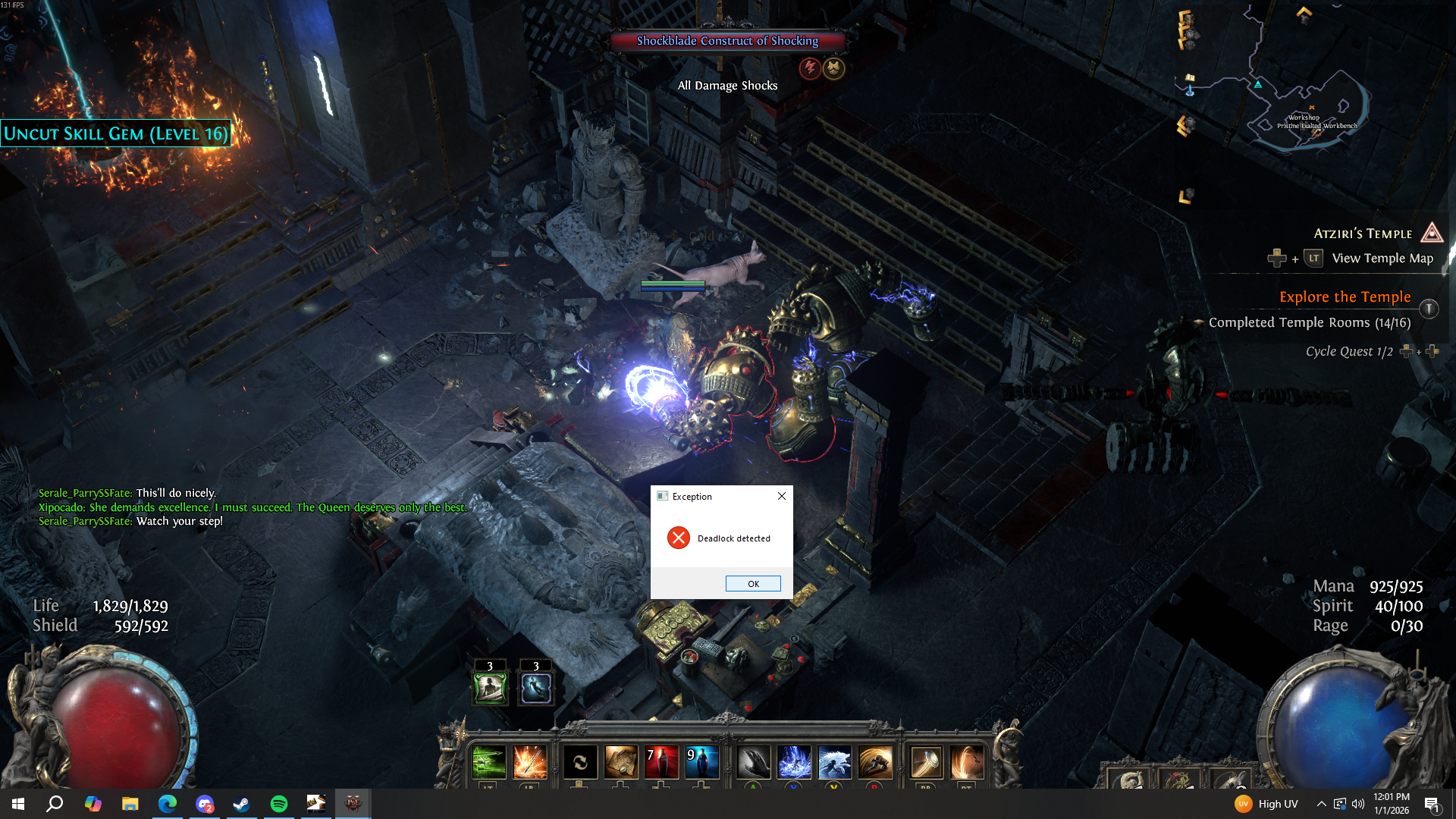Click the green-framed buff icon

pyautogui.click(x=490, y=688)
